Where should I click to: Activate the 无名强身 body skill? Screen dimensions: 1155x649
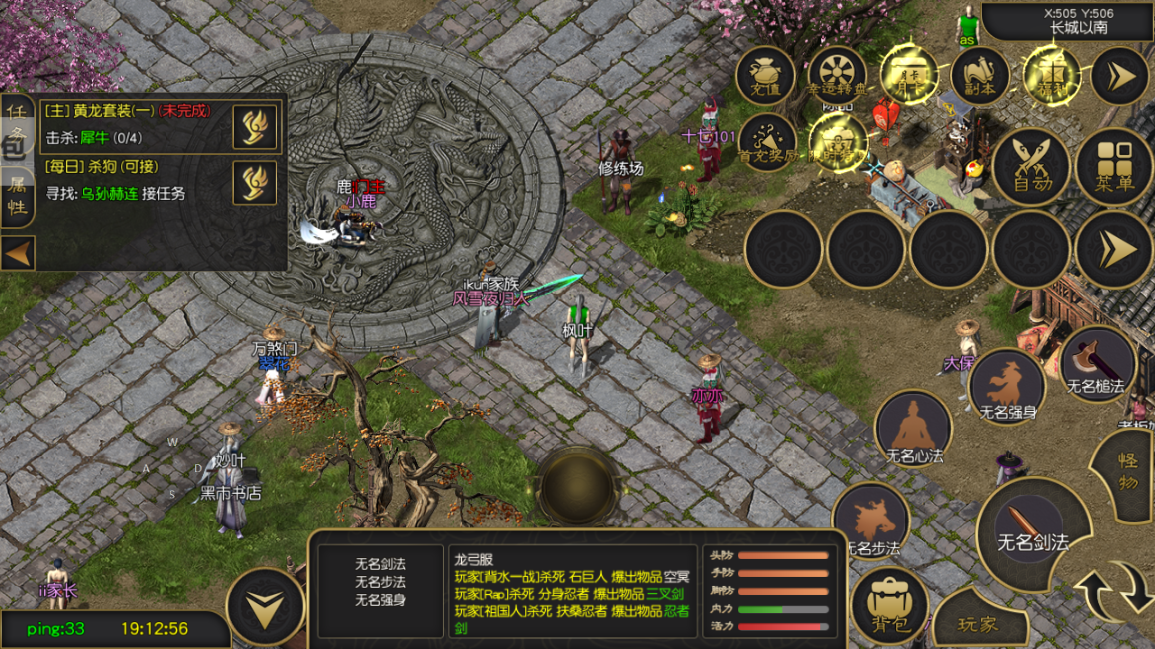coord(1007,385)
